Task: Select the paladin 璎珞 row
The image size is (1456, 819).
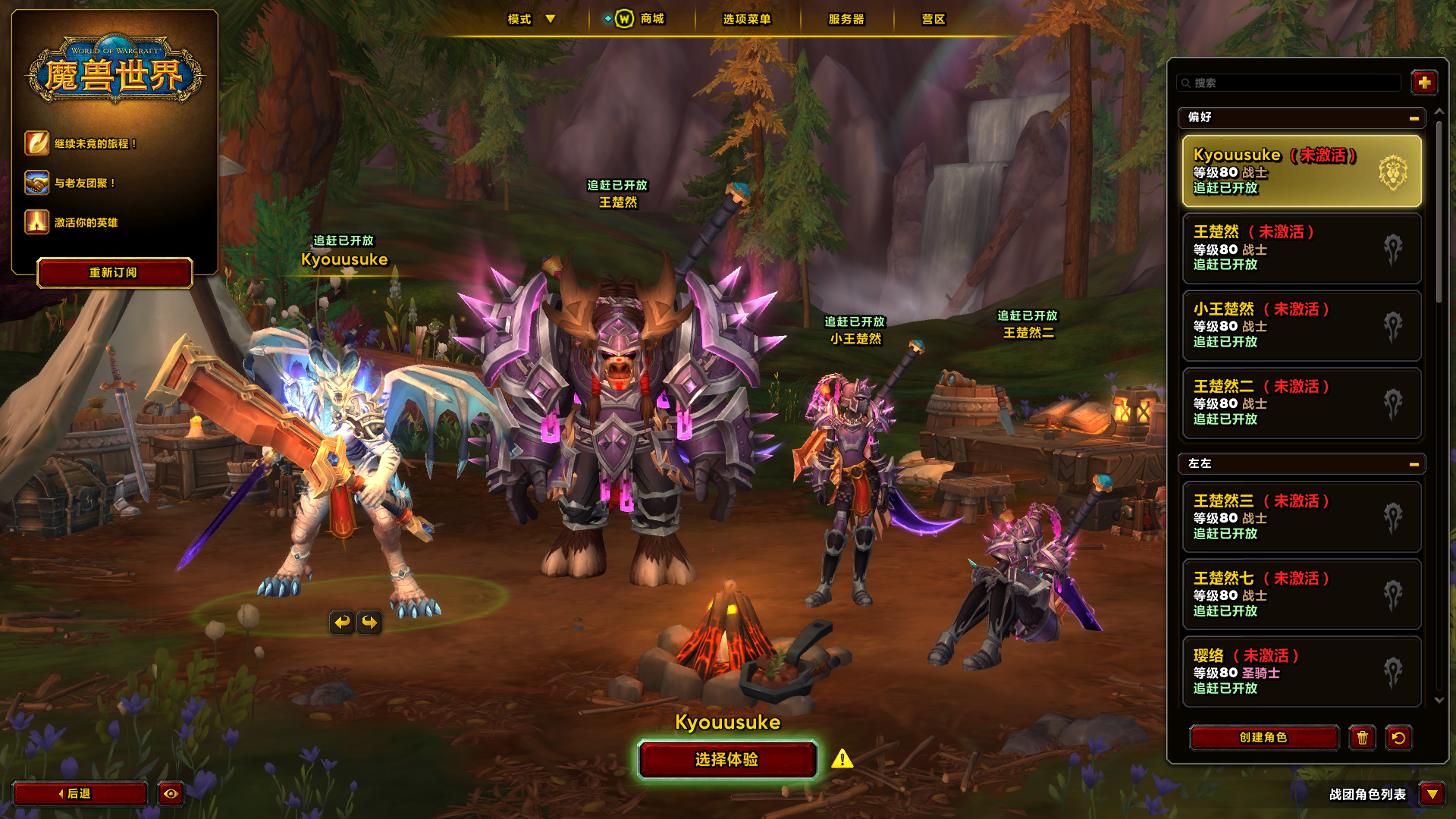Action: pos(1301,672)
